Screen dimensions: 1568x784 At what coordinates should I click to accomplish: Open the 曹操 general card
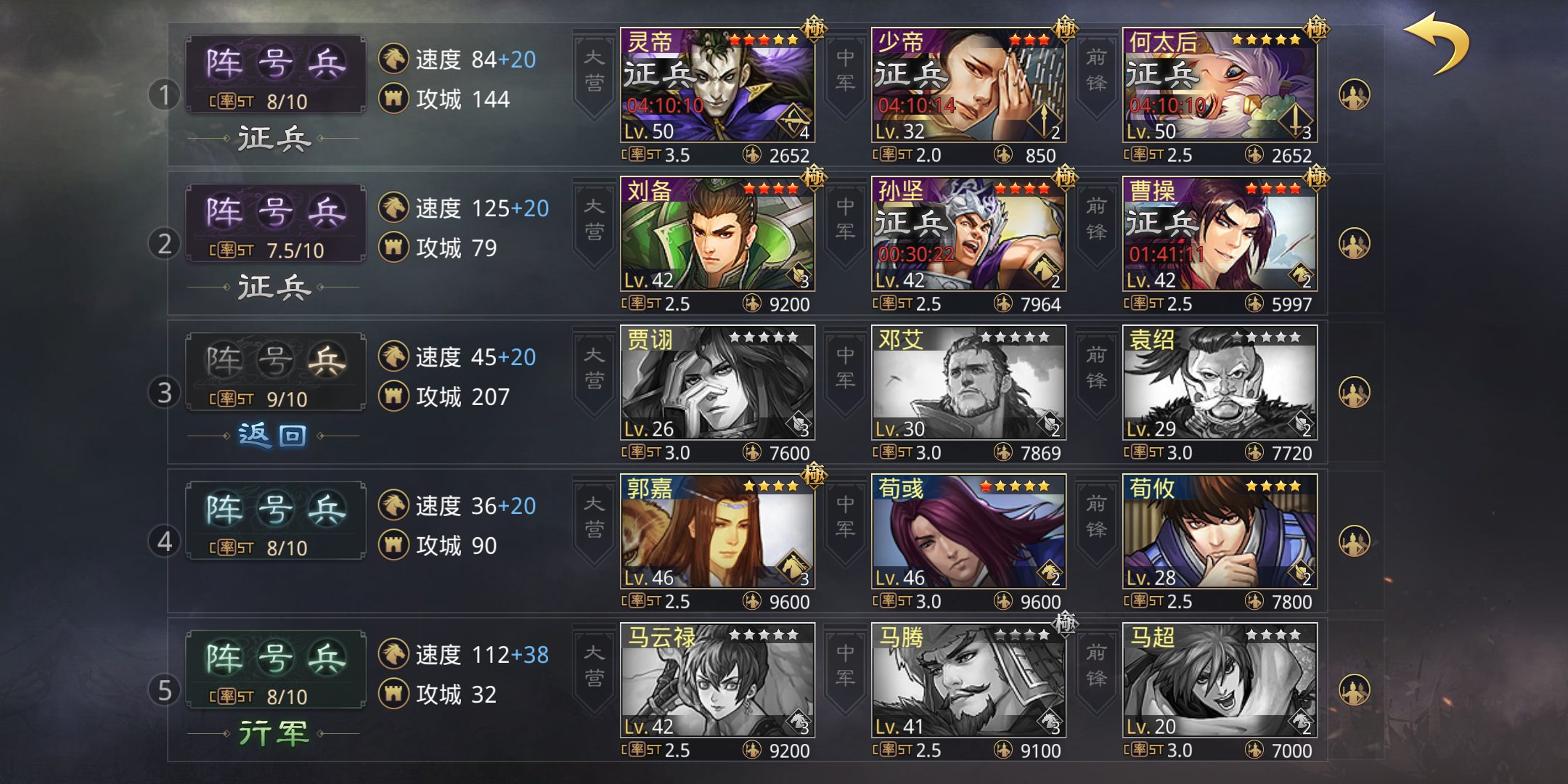click(x=1220, y=234)
